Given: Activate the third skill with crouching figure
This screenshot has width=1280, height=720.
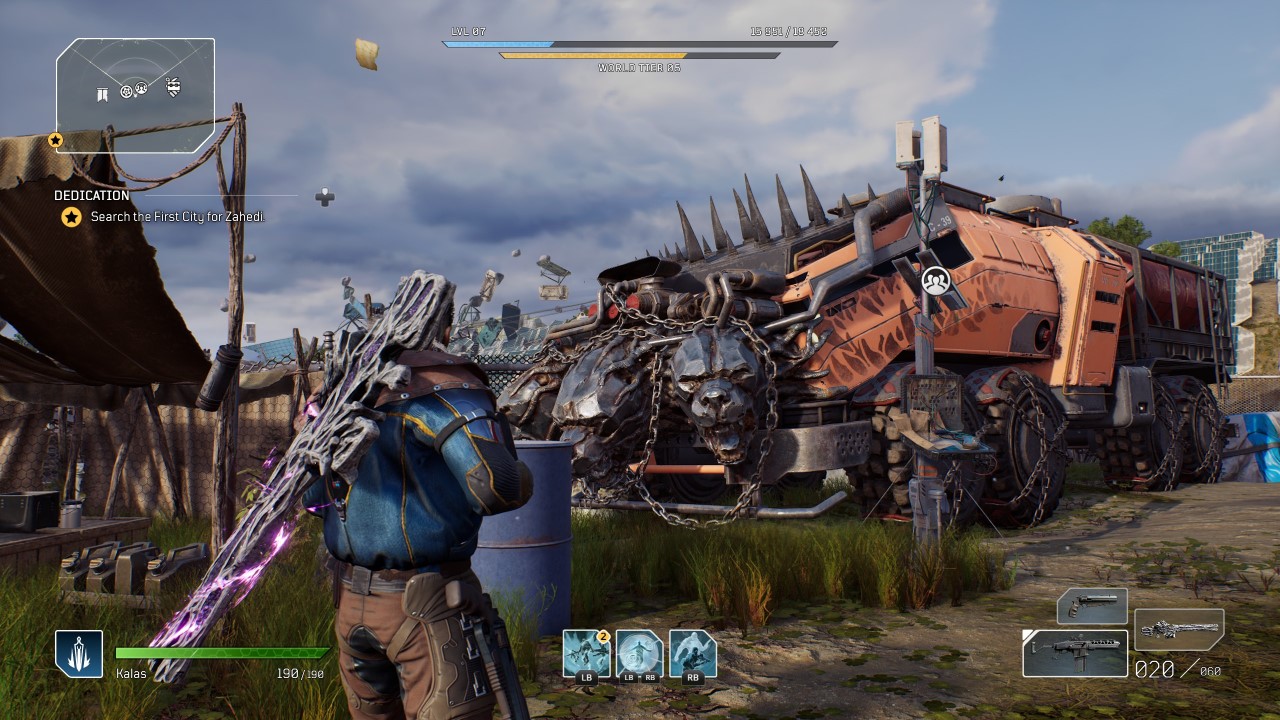Looking at the screenshot, I should click(692, 654).
